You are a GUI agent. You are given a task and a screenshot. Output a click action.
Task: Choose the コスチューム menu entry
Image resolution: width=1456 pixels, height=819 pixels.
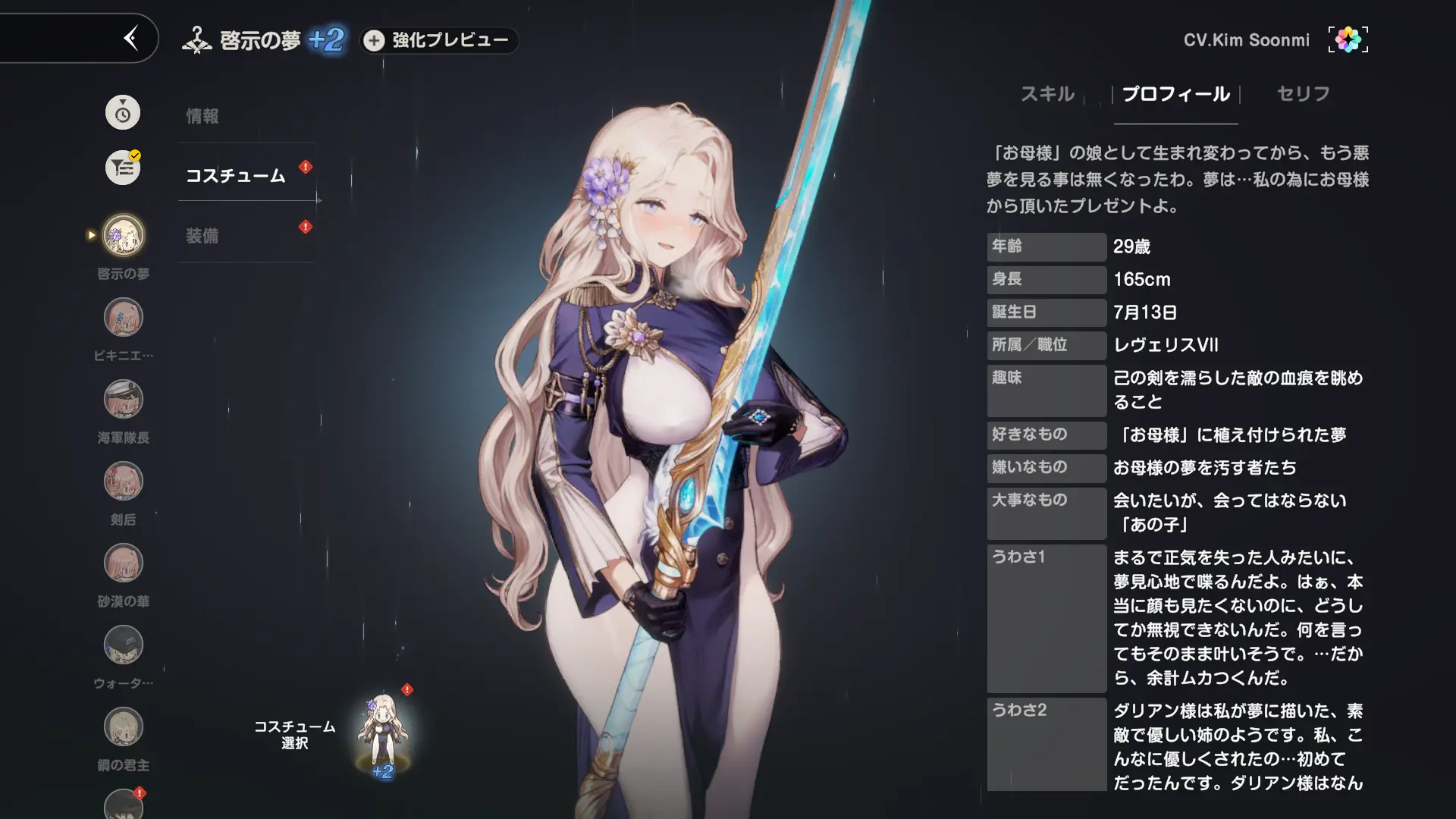coord(236,176)
